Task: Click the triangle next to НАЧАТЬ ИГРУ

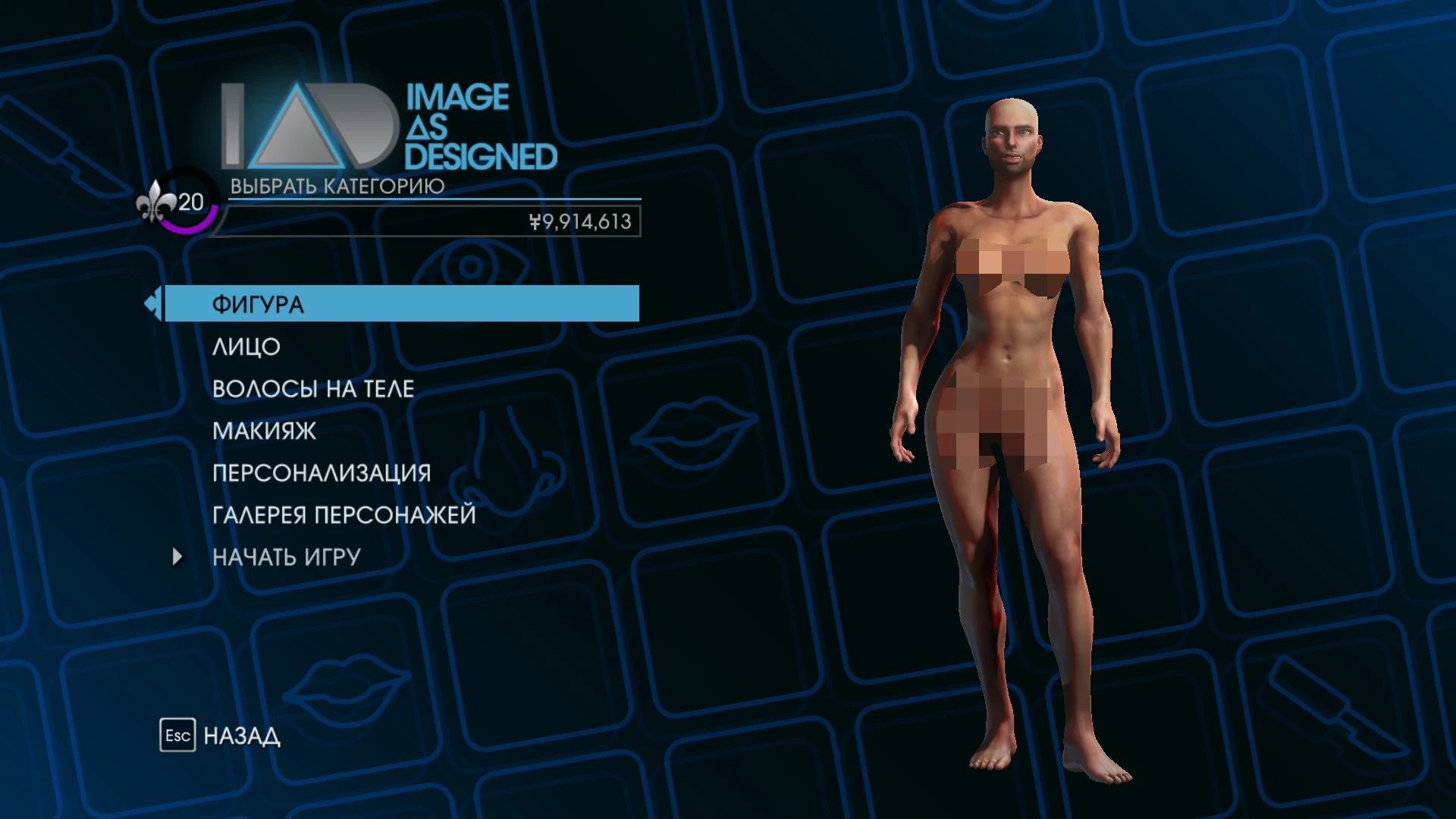Action: click(178, 556)
